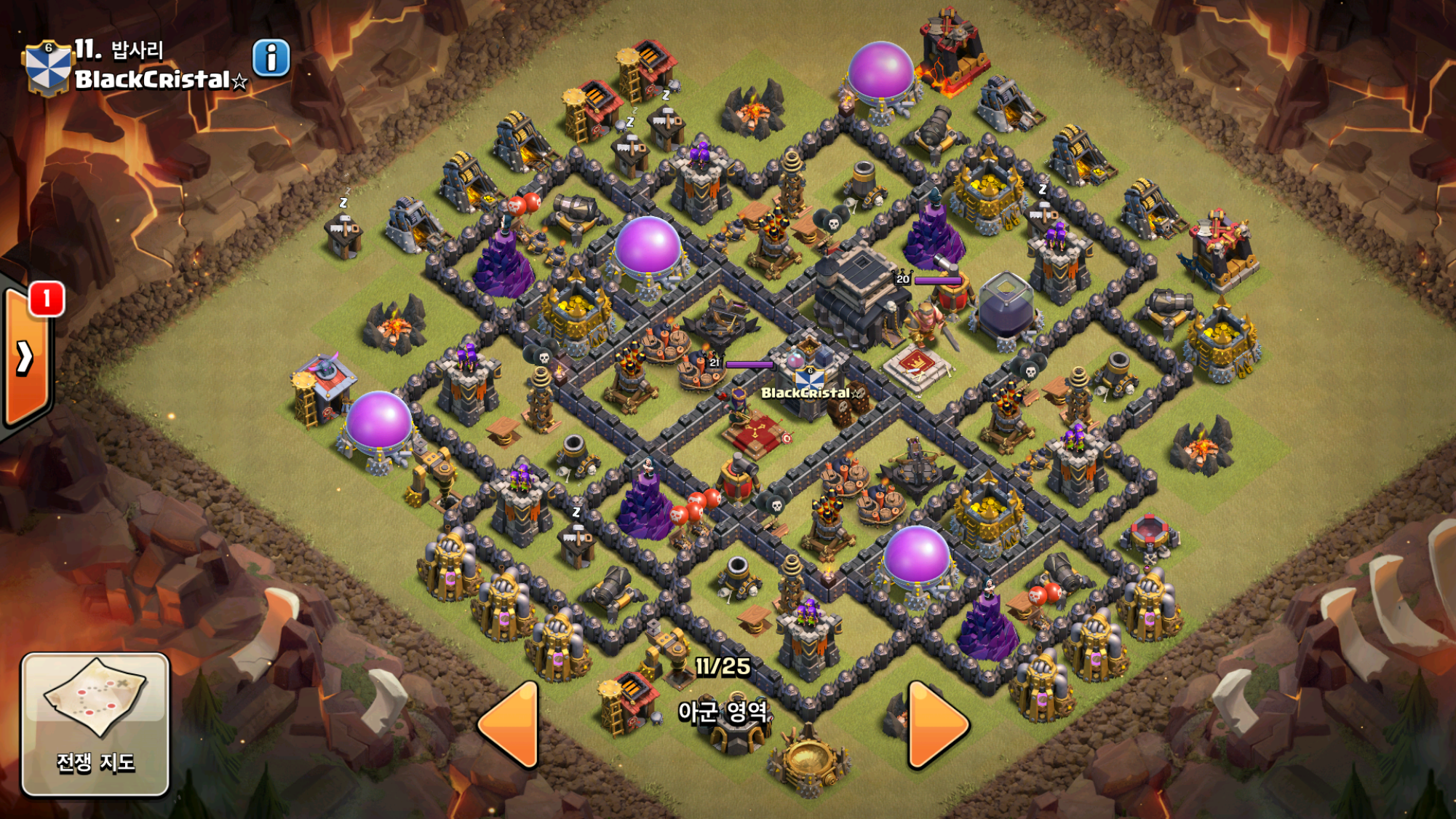Viewport: 1456px width, 819px height.
Task: Open the blue info button
Action: 271,58
